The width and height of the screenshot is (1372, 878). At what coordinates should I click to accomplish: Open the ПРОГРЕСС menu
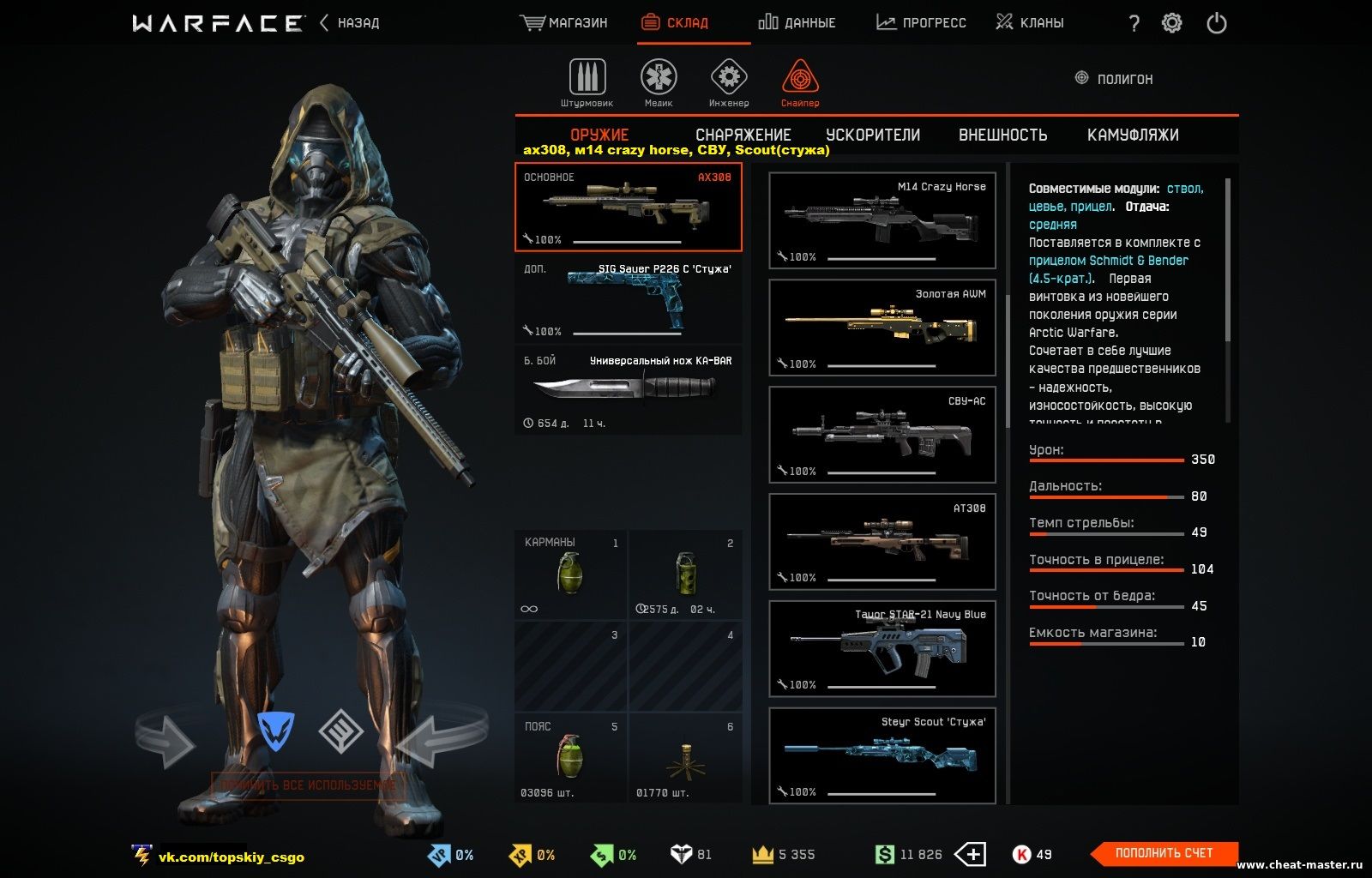point(921,23)
